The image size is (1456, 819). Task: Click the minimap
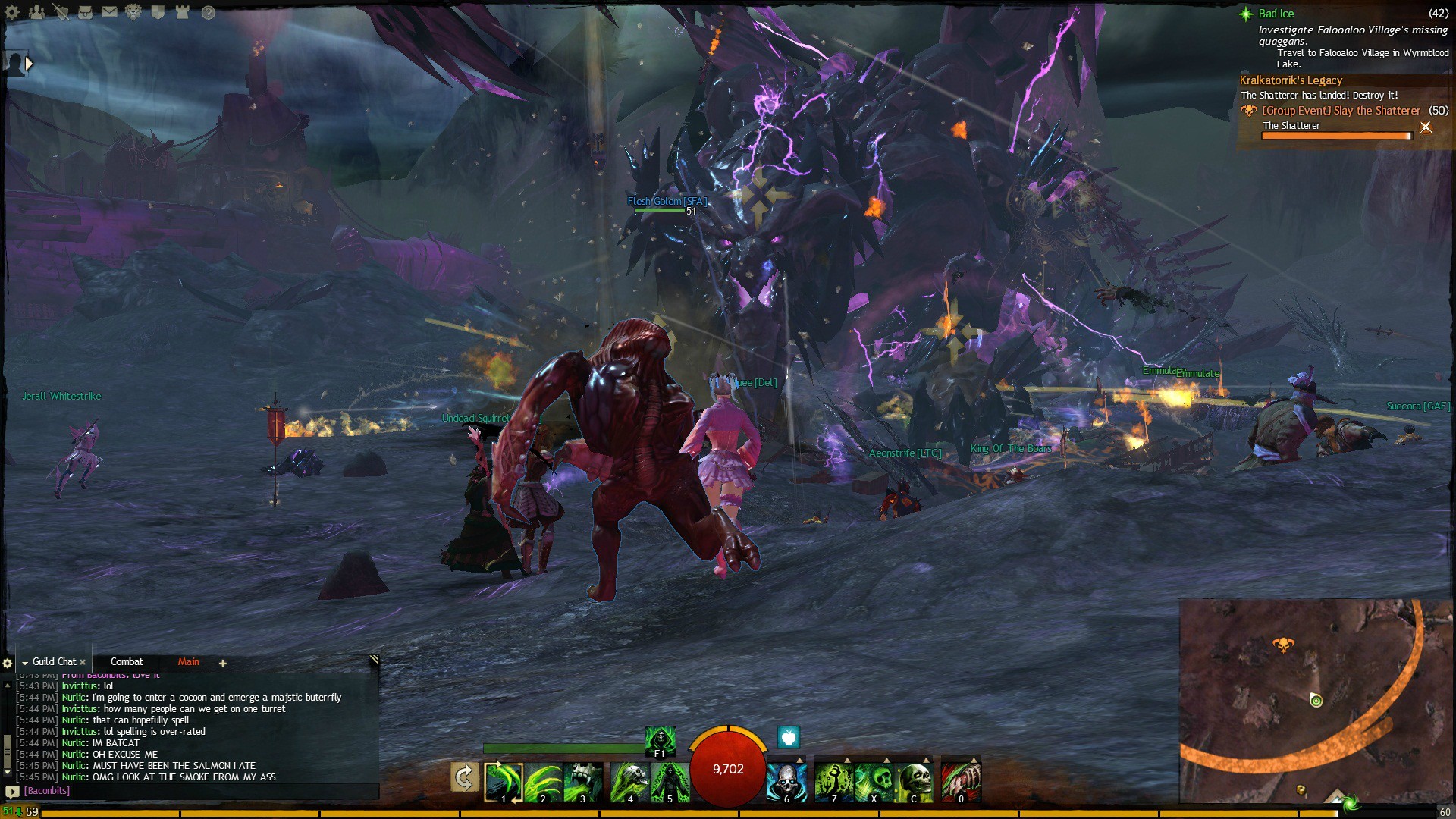(1316, 700)
